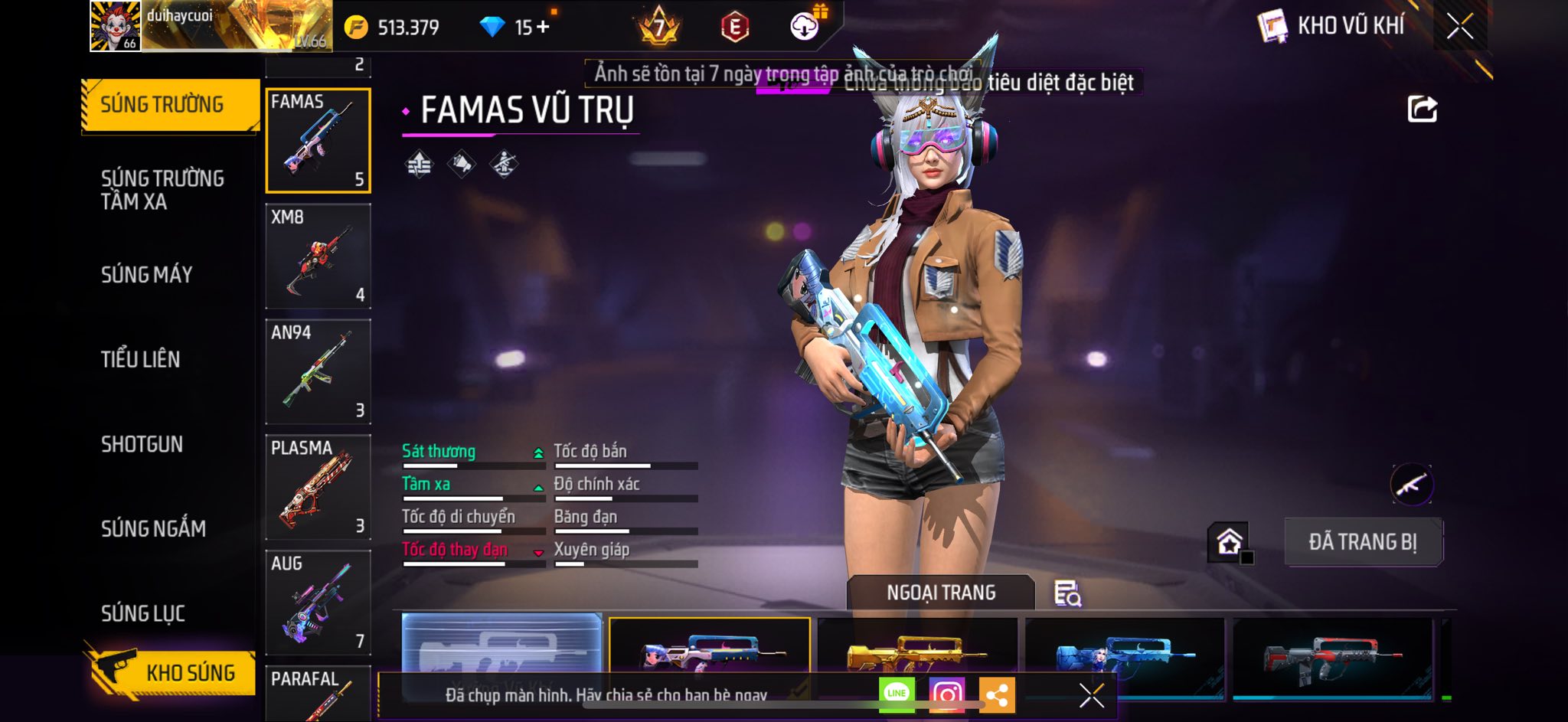Switch to Súng Trường Tầm Xa category
This screenshot has height=722, width=1568.
pyautogui.click(x=162, y=190)
